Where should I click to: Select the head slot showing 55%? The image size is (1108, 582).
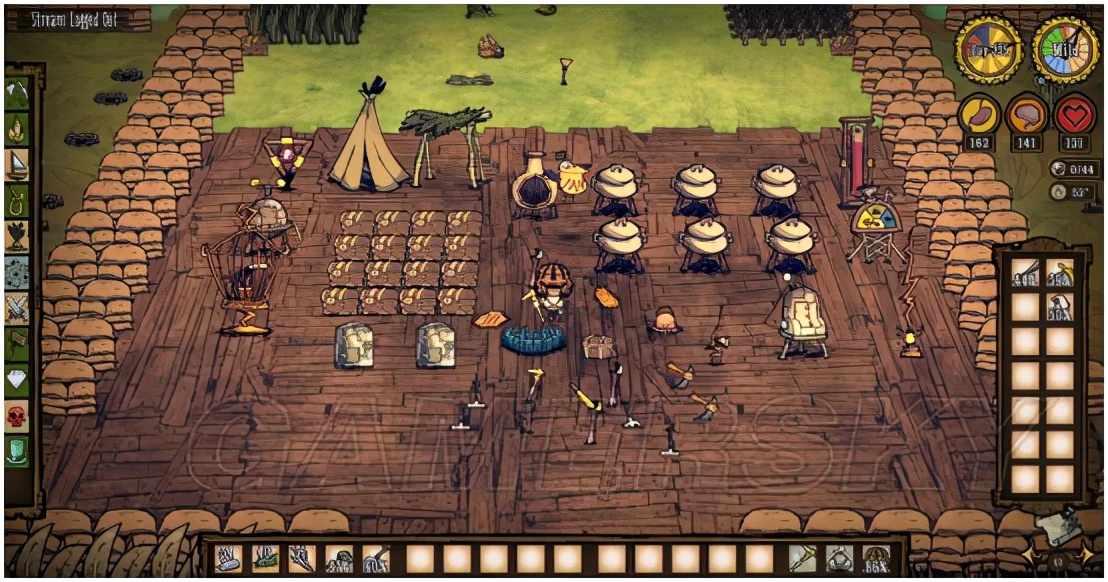pos(877,558)
